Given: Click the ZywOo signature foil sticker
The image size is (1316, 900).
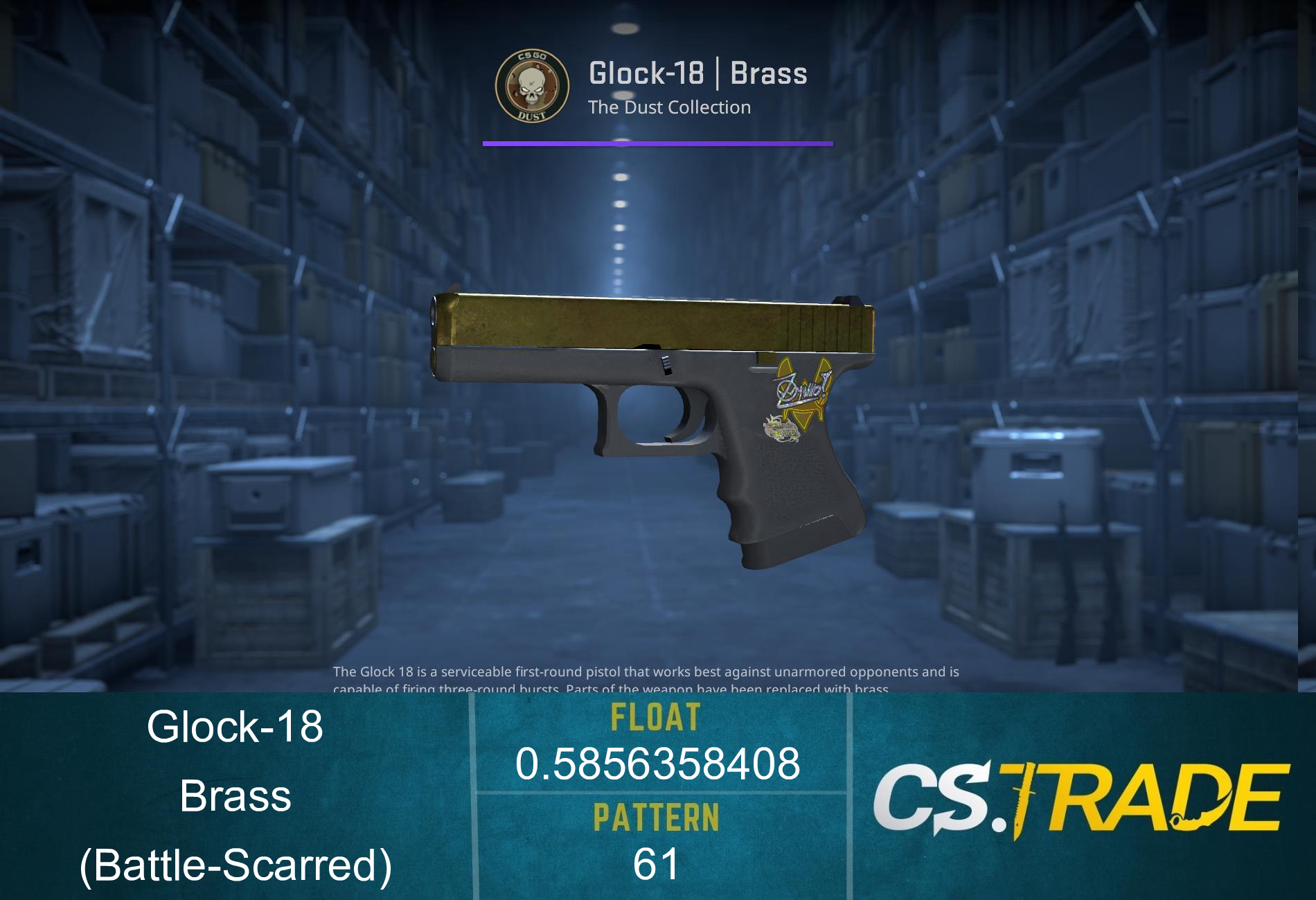Looking at the screenshot, I should pos(802,389).
